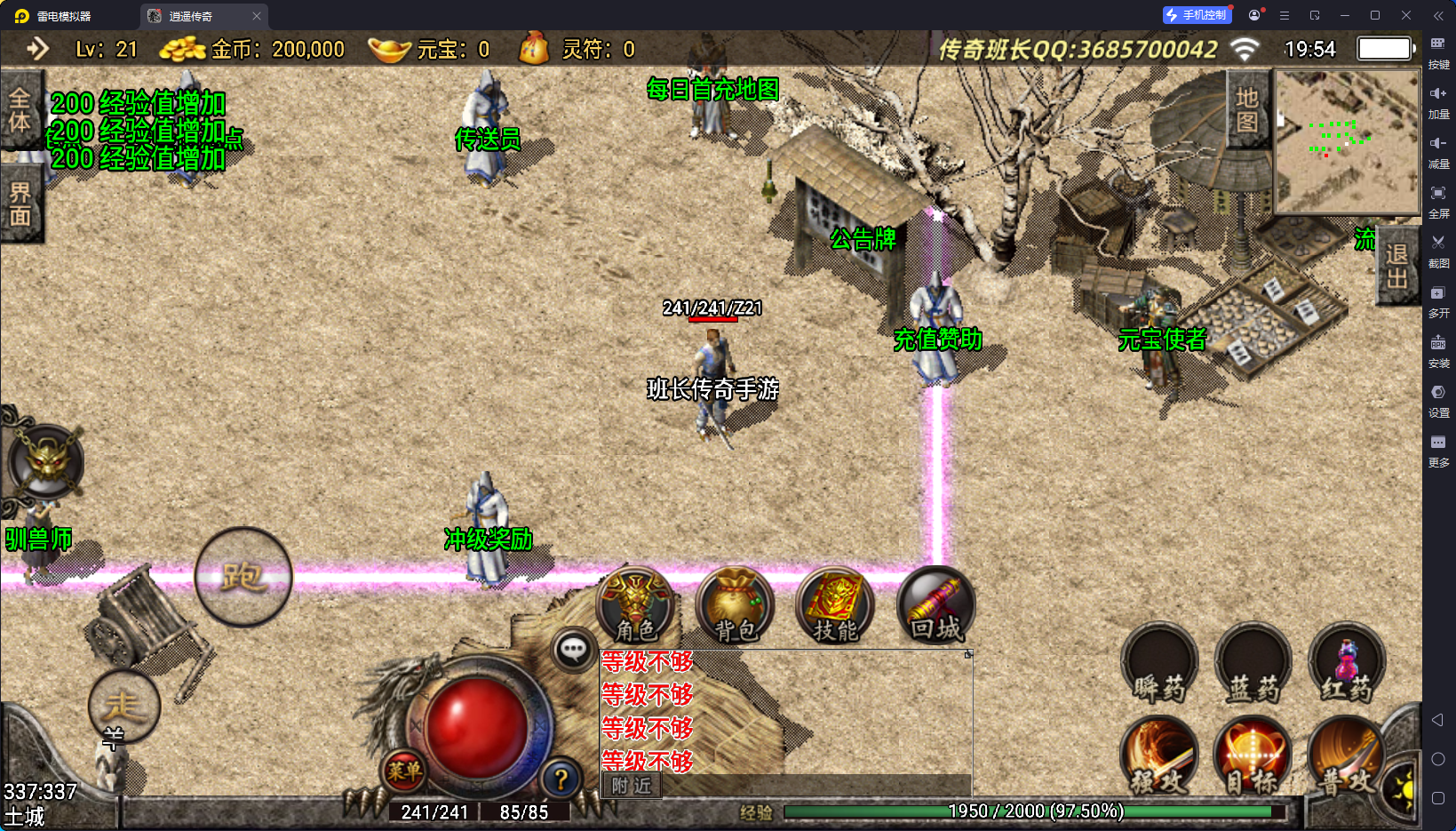This screenshot has width=1456, height=831.
Task: Select the 瞬药 instant potion slot
Action: (1159, 664)
